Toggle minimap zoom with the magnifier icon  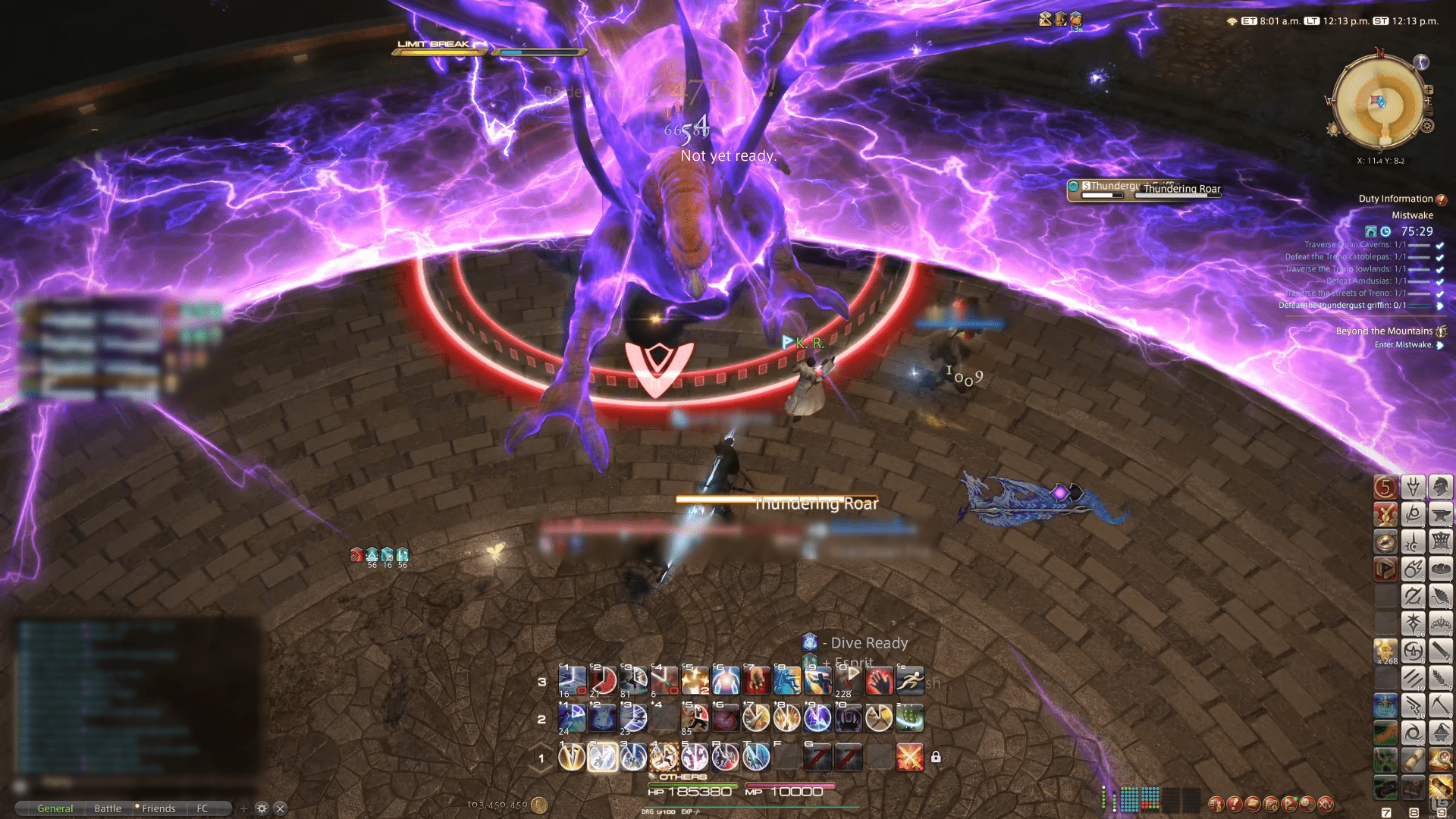point(1429,89)
